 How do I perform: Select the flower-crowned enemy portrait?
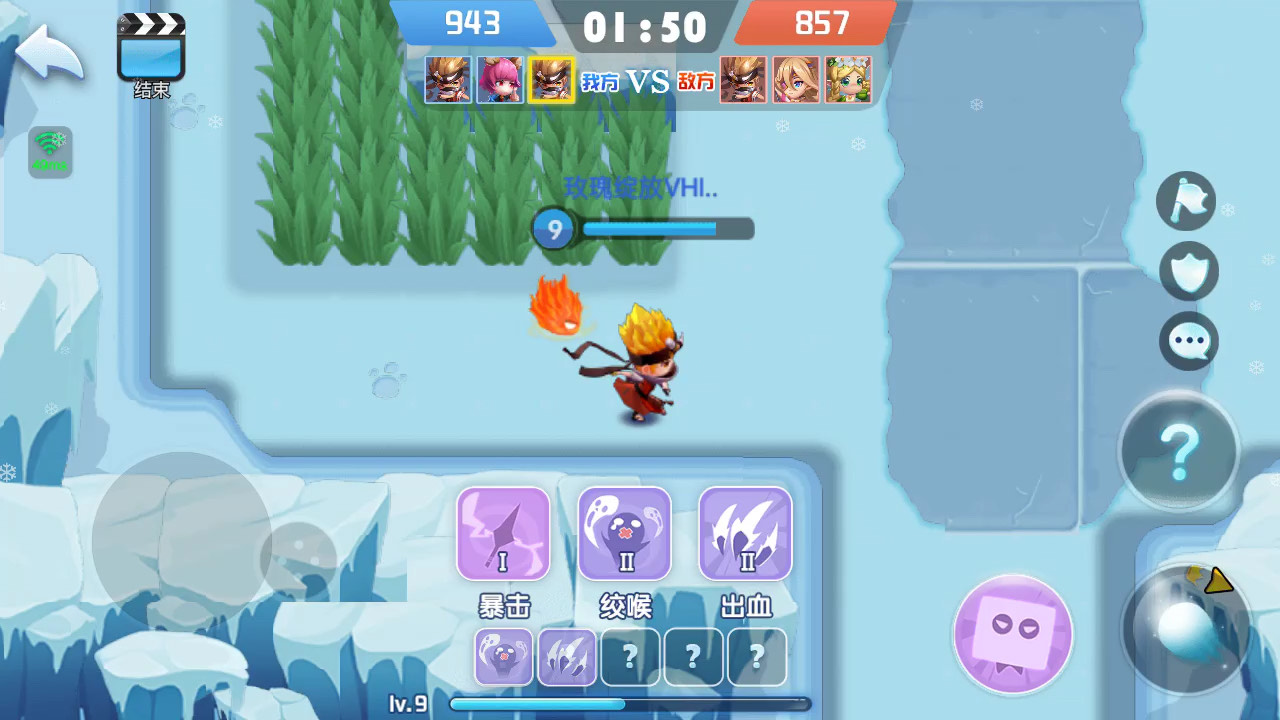[x=848, y=80]
